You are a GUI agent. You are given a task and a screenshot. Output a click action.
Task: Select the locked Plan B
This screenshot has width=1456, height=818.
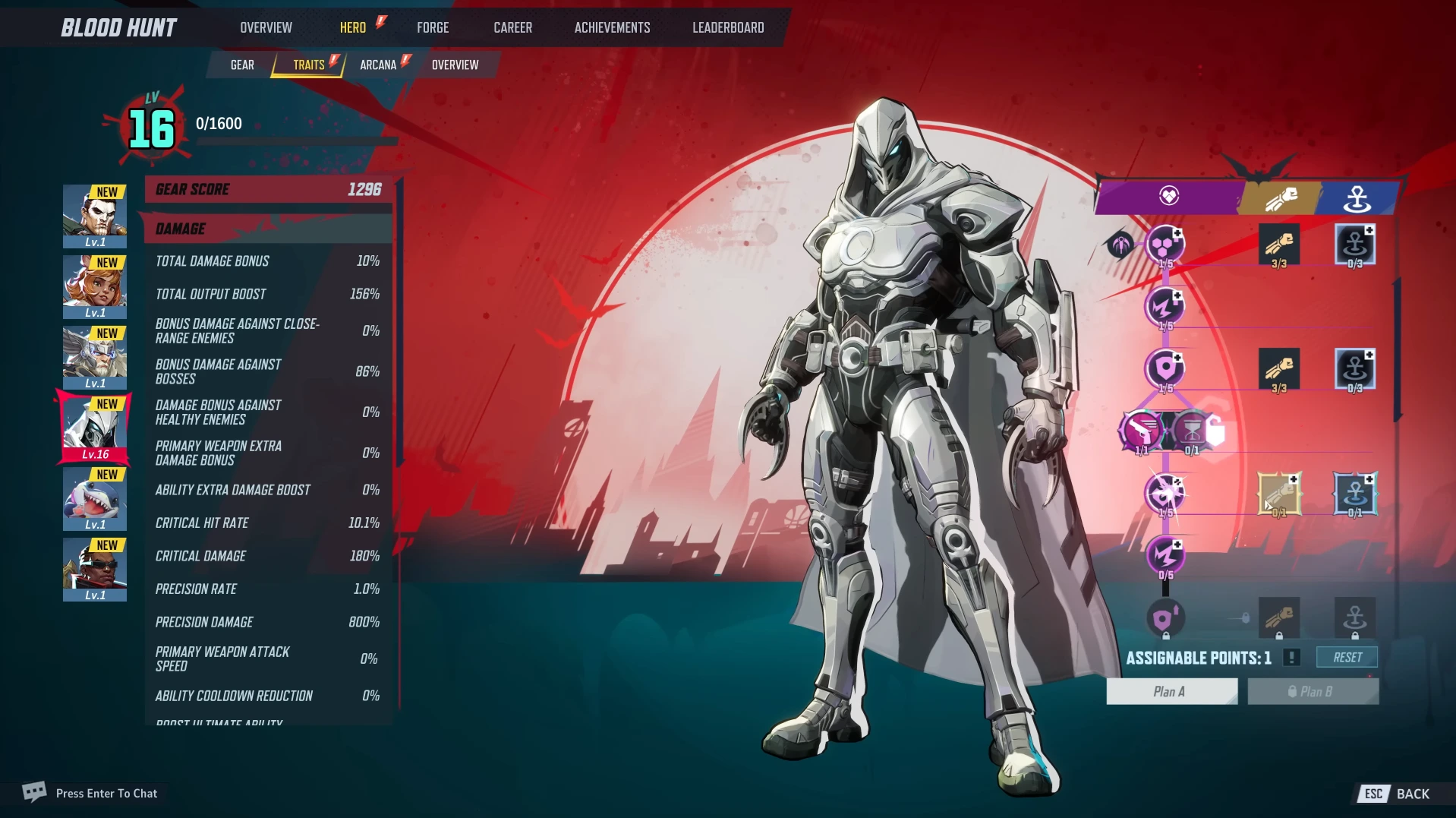tap(1313, 691)
